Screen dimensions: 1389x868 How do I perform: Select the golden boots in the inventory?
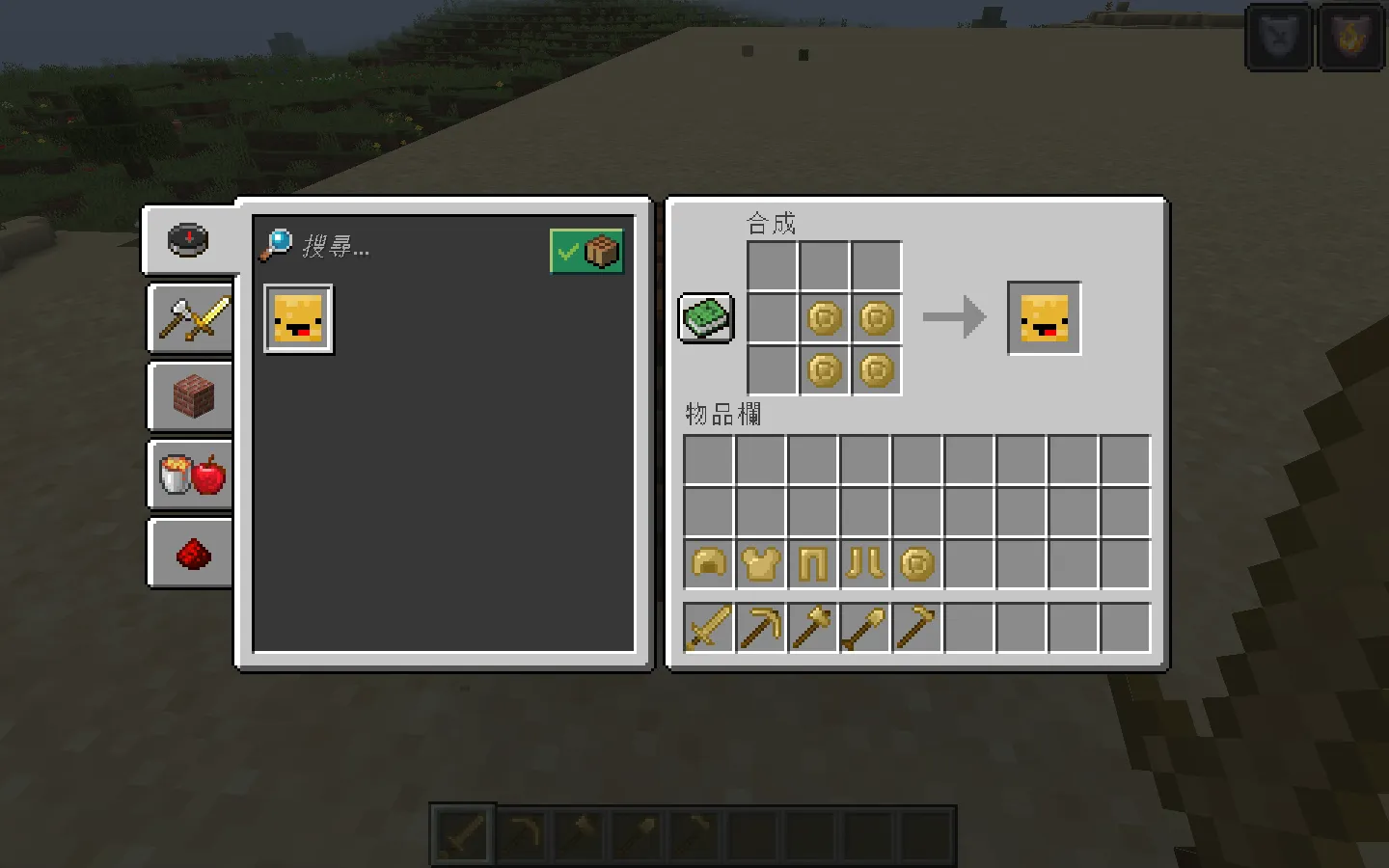pyautogui.click(x=863, y=564)
